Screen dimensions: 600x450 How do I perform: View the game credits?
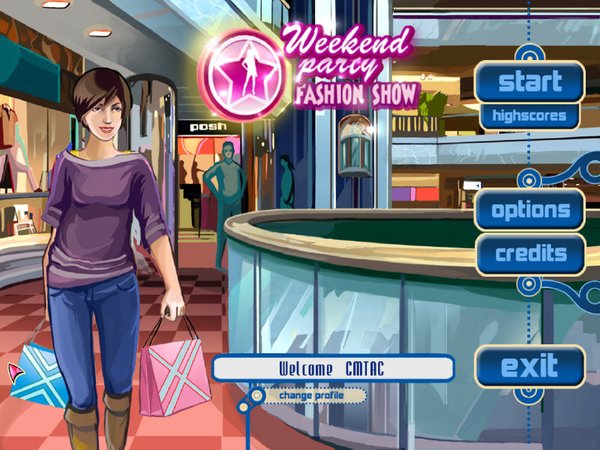[x=530, y=254]
